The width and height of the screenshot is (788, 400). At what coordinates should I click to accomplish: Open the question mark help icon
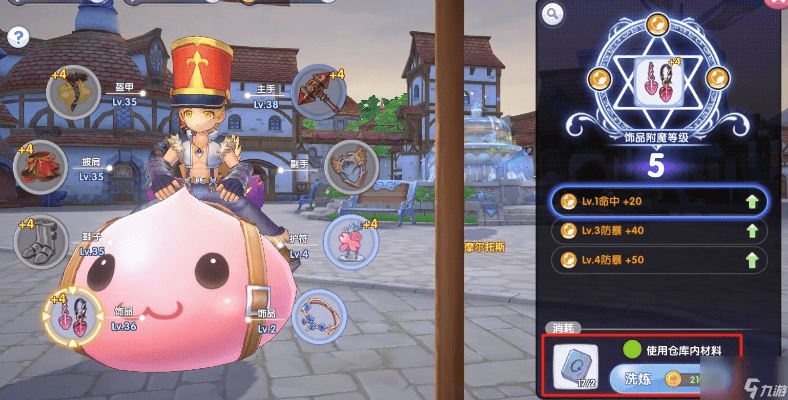pos(17,38)
